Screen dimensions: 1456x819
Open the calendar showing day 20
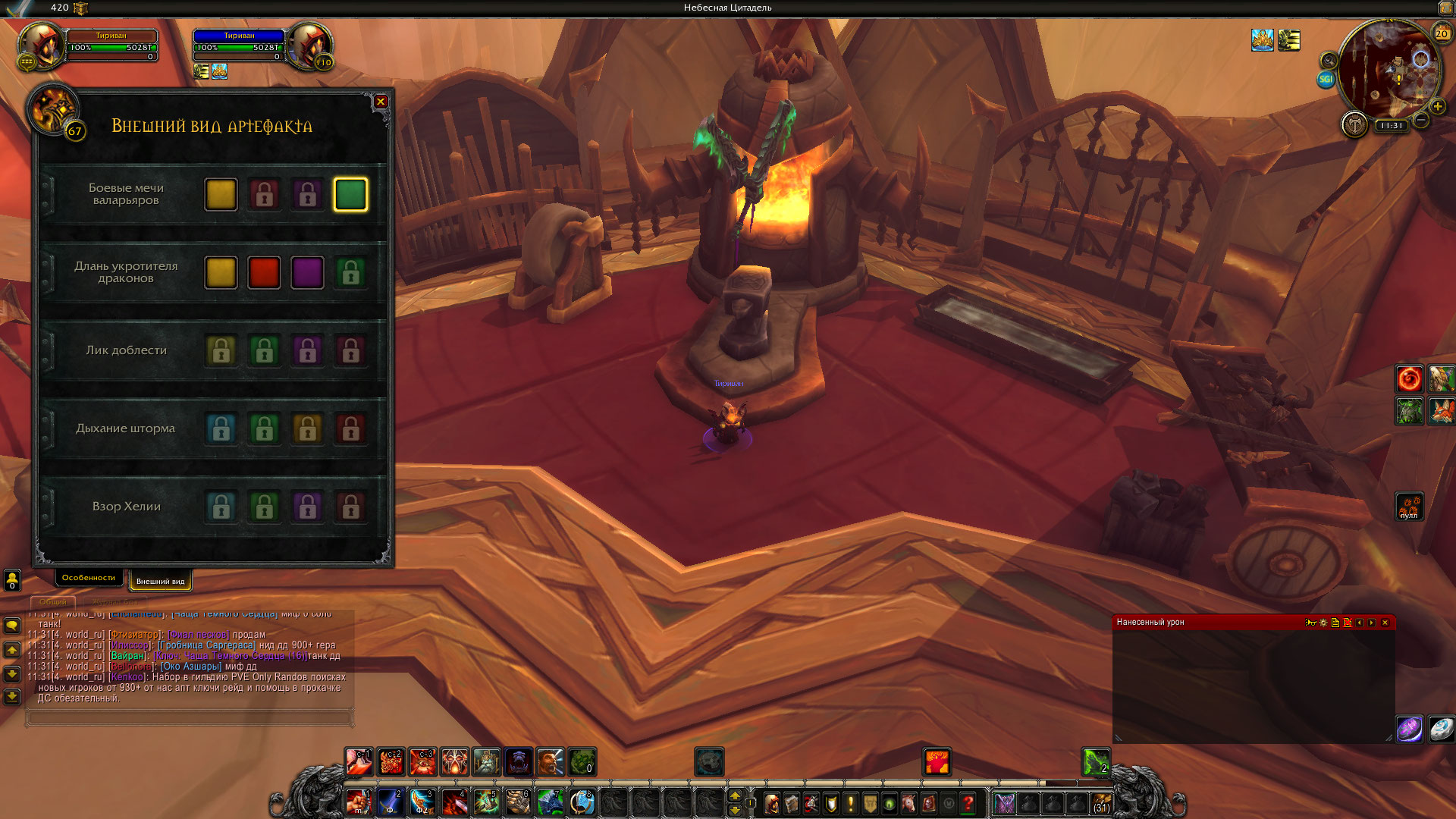point(1442,33)
